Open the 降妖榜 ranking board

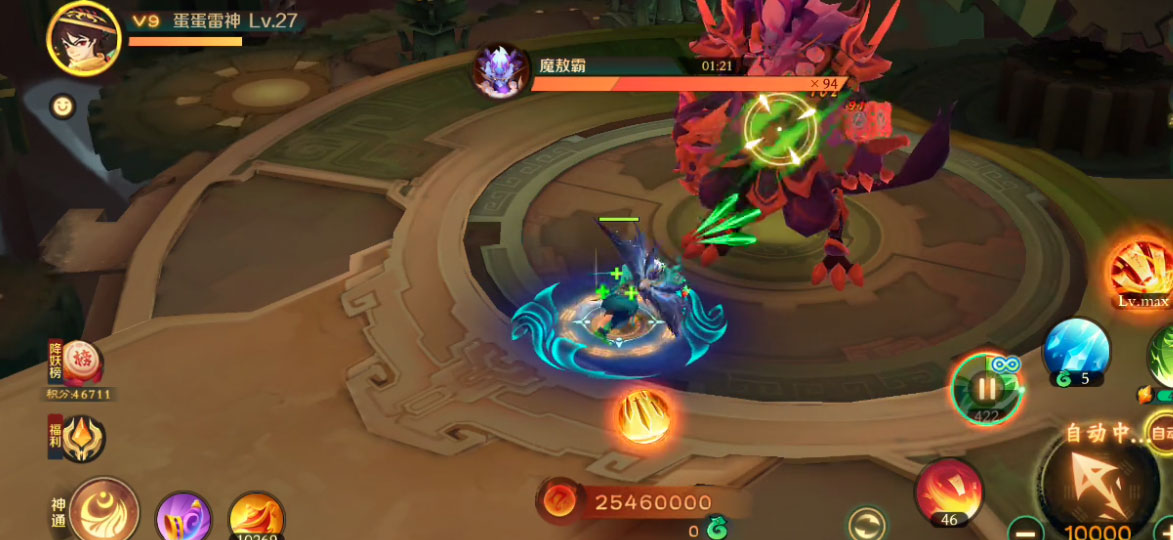click(82, 366)
